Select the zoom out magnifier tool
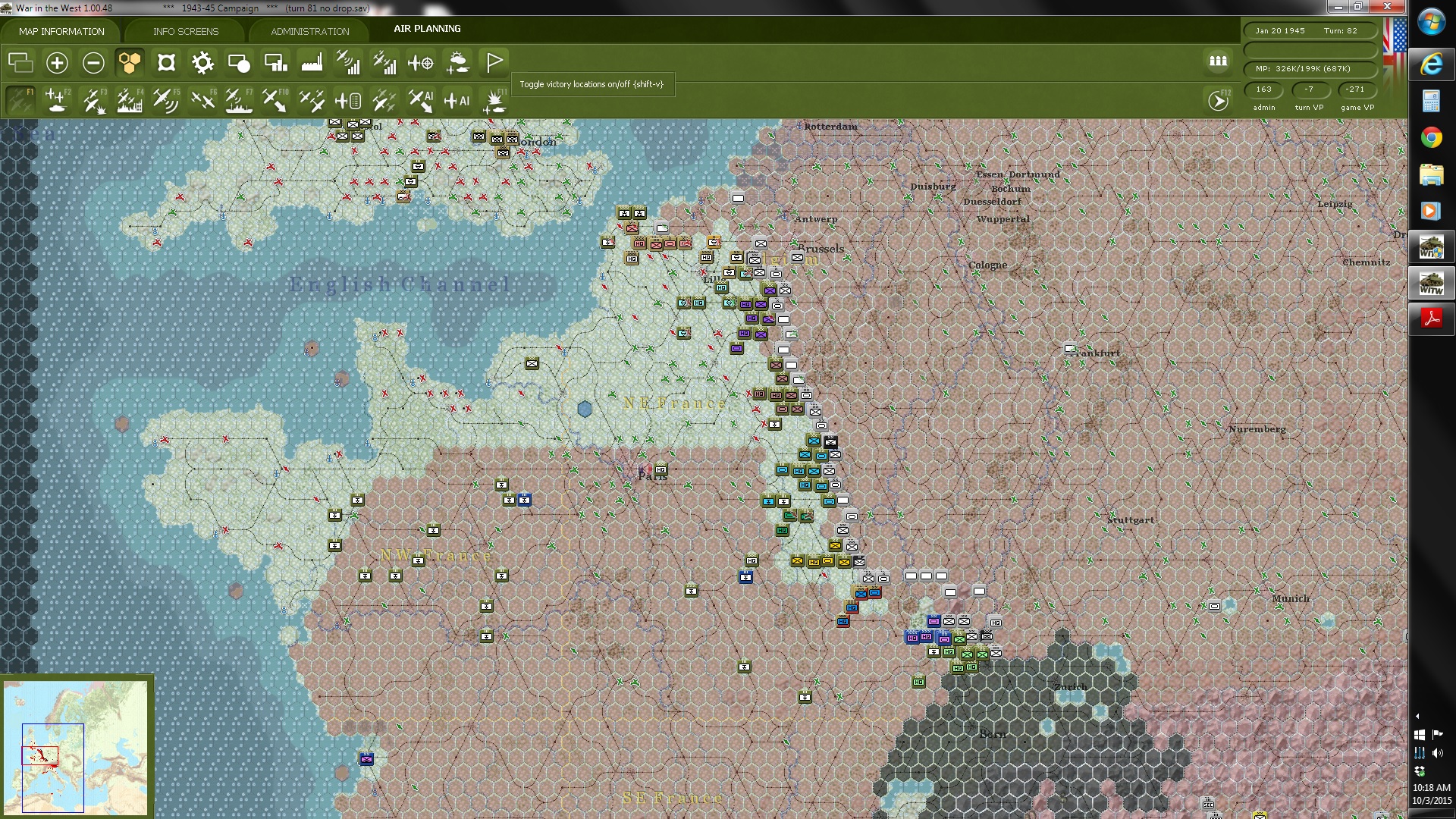 pyautogui.click(x=93, y=63)
